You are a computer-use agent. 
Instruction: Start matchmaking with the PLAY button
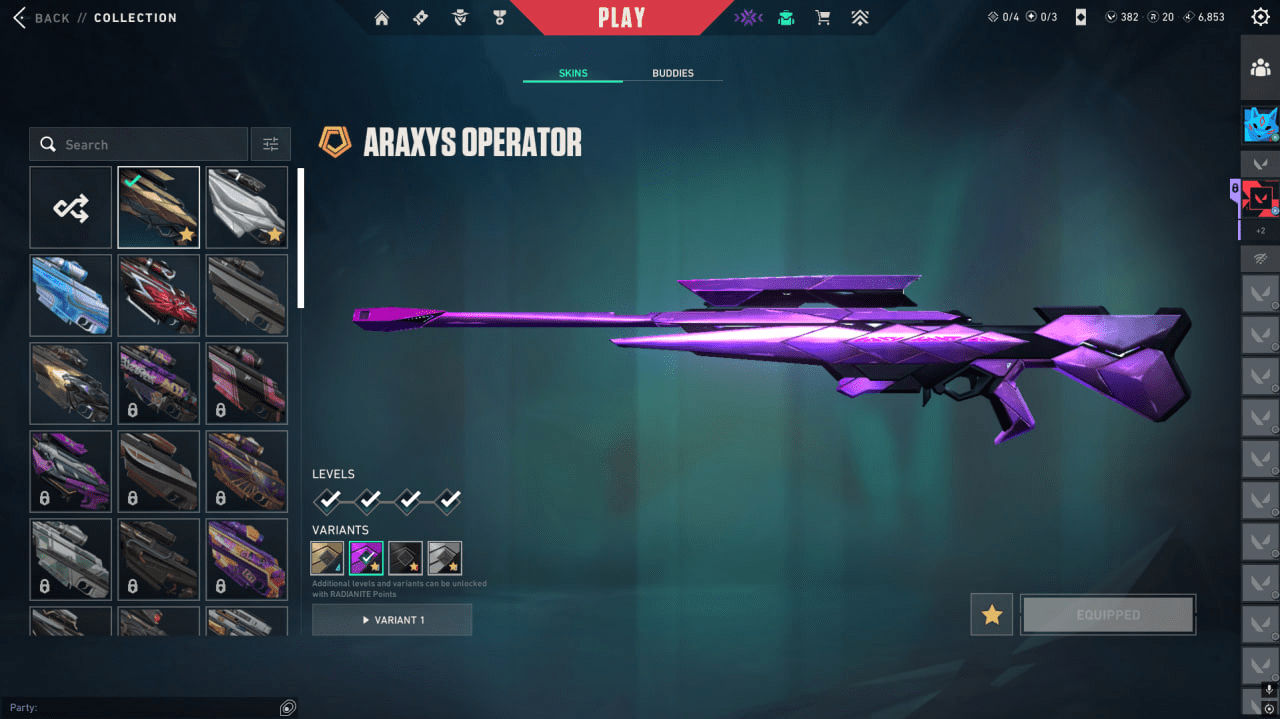(x=622, y=17)
